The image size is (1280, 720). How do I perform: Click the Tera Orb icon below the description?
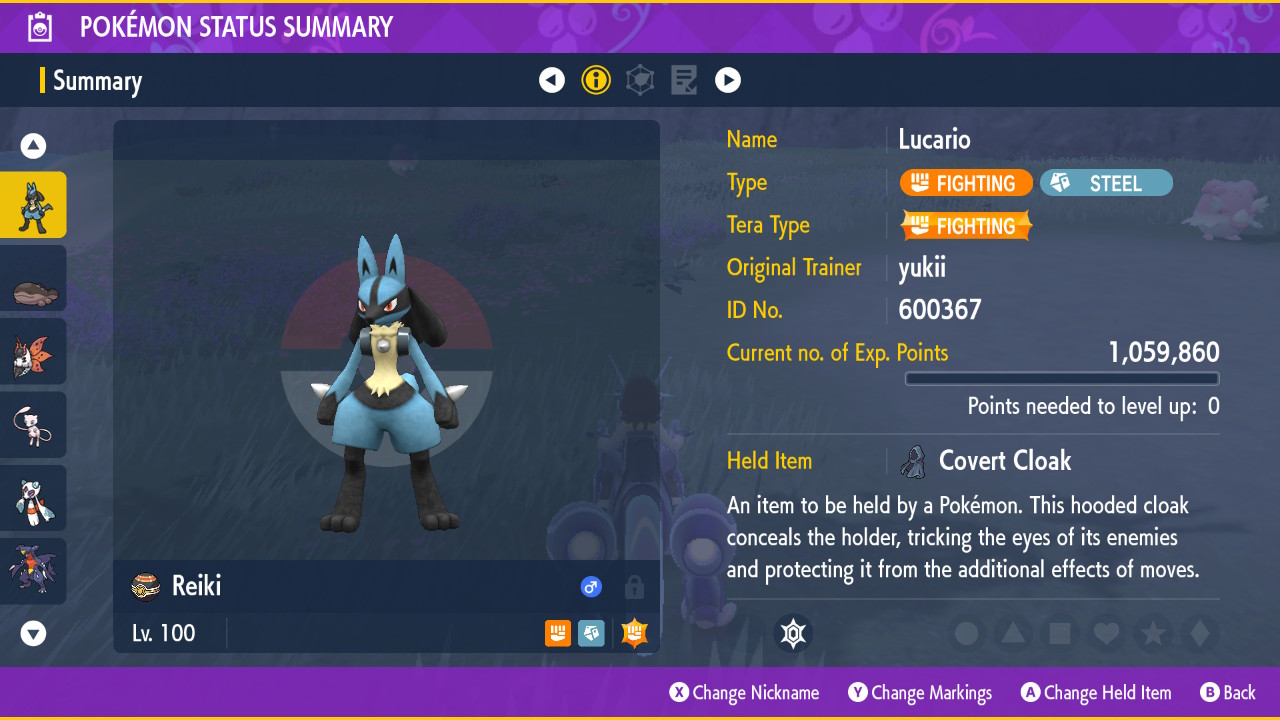tap(793, 633)
